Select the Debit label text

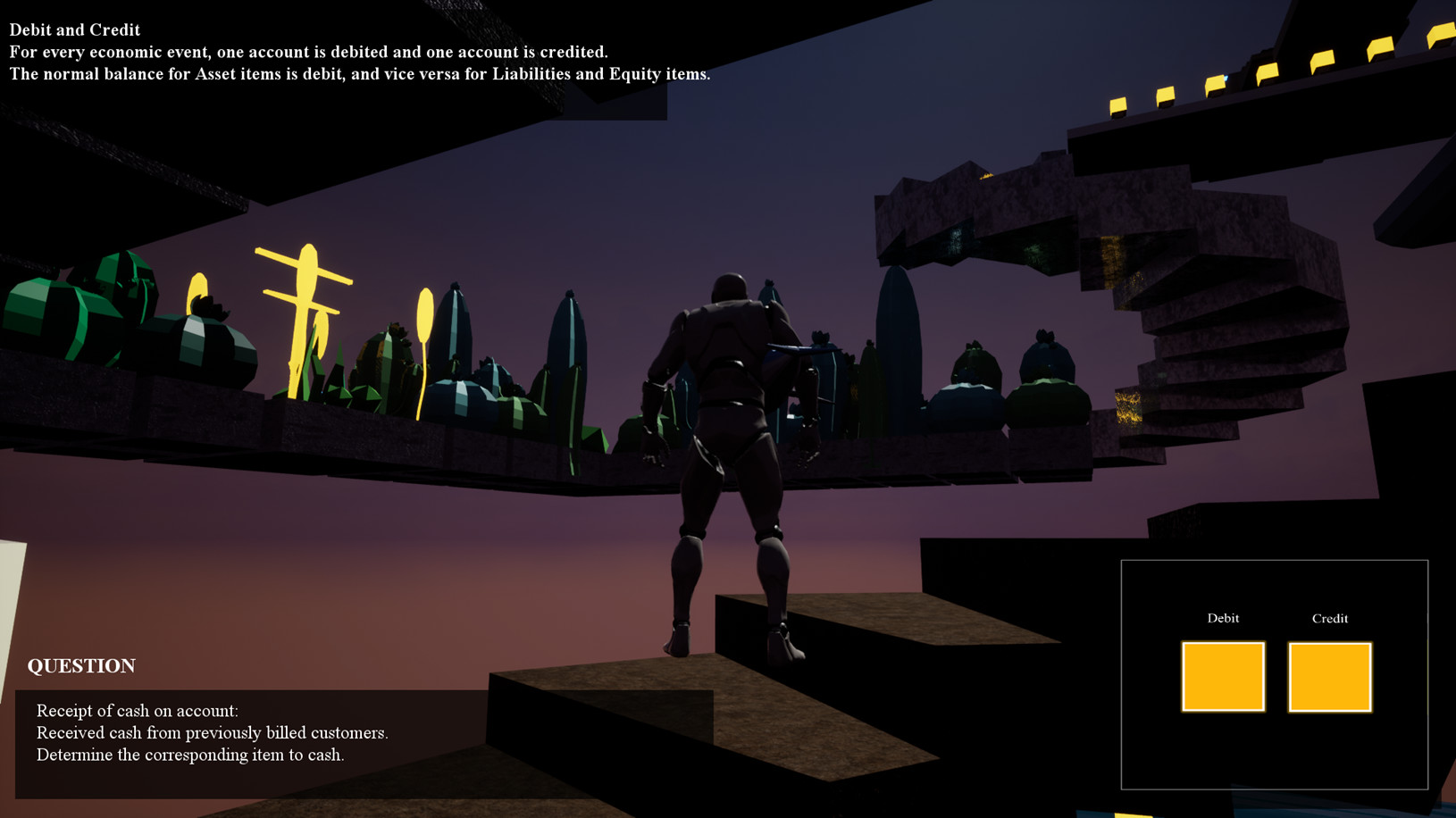pyautogui.click(x=1222, y=617)
